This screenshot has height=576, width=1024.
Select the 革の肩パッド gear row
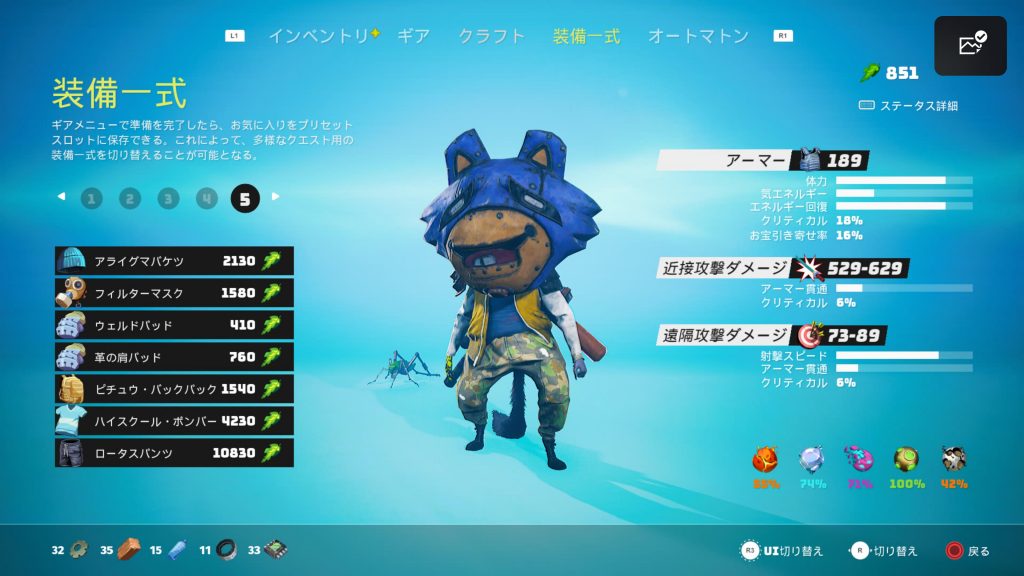(x=174, y=357)
